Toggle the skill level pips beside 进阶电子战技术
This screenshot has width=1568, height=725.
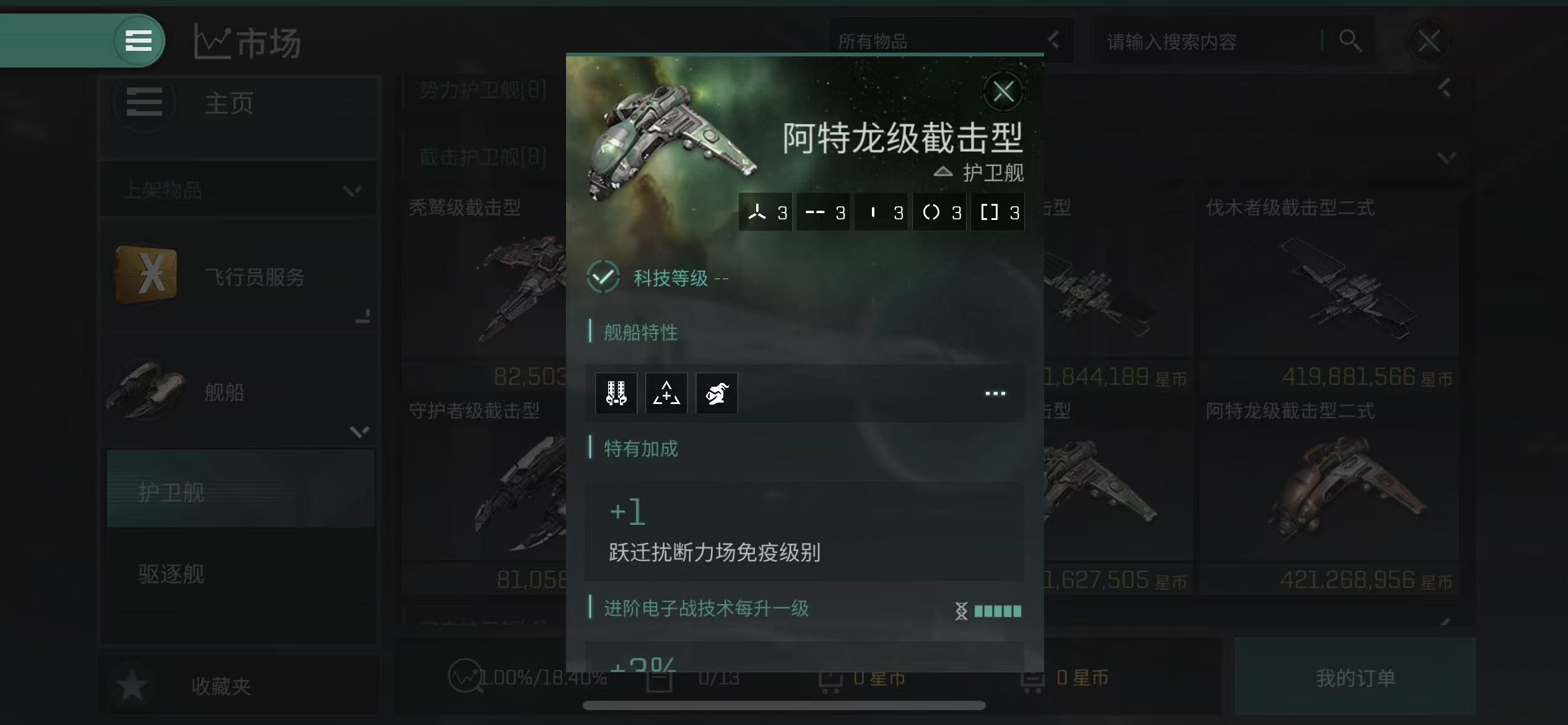coord(989,611)
